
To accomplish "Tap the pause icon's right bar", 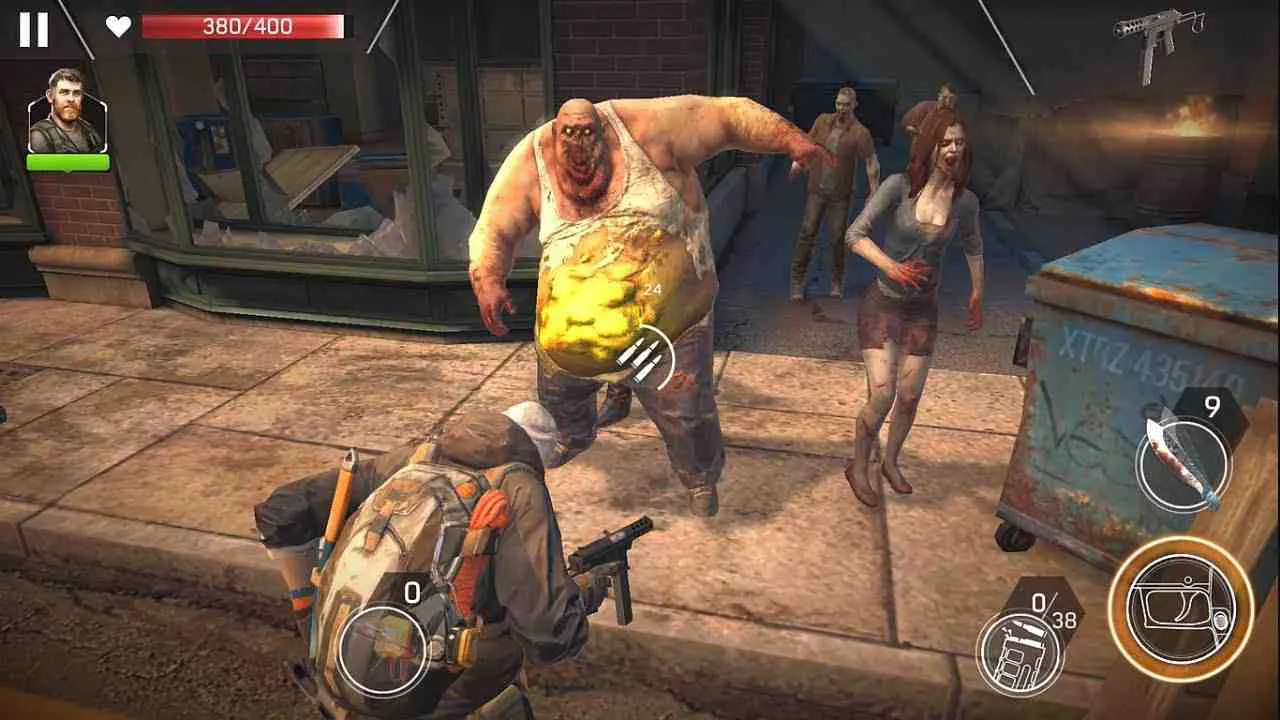I will (41, 27).
